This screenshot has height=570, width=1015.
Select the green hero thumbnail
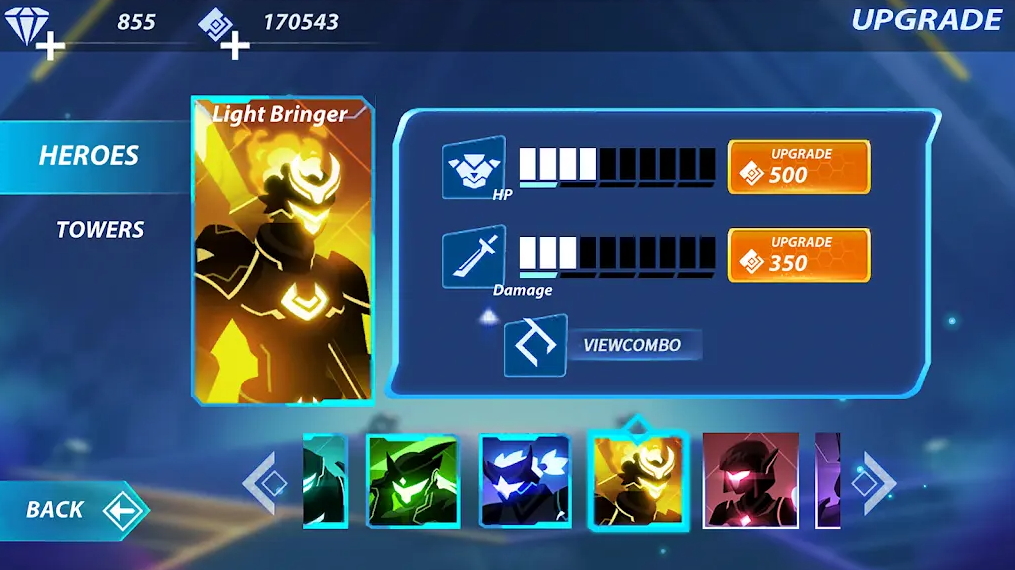412,481
